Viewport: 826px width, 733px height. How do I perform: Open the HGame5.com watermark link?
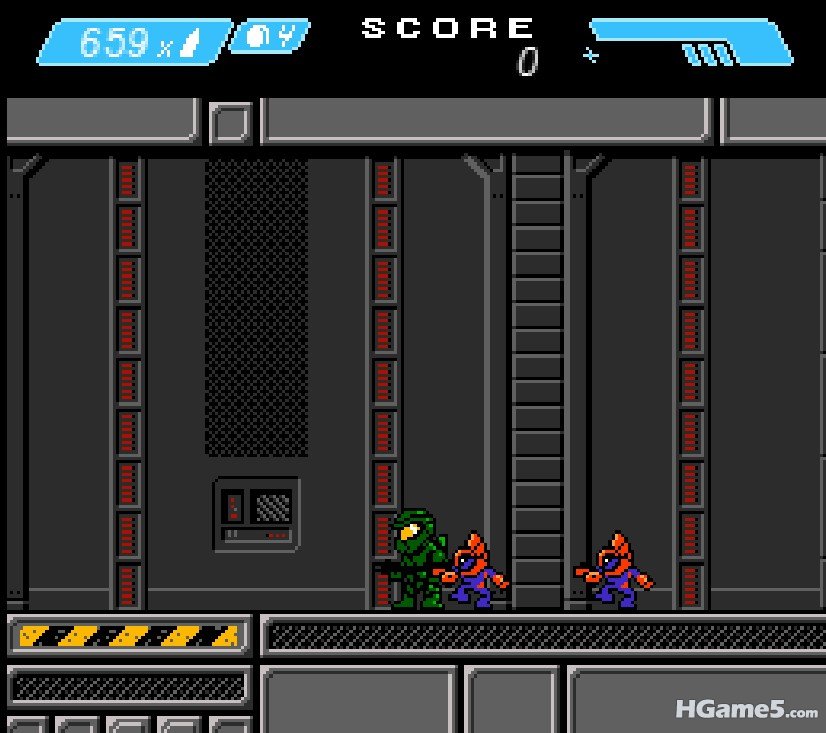point(745,710)
